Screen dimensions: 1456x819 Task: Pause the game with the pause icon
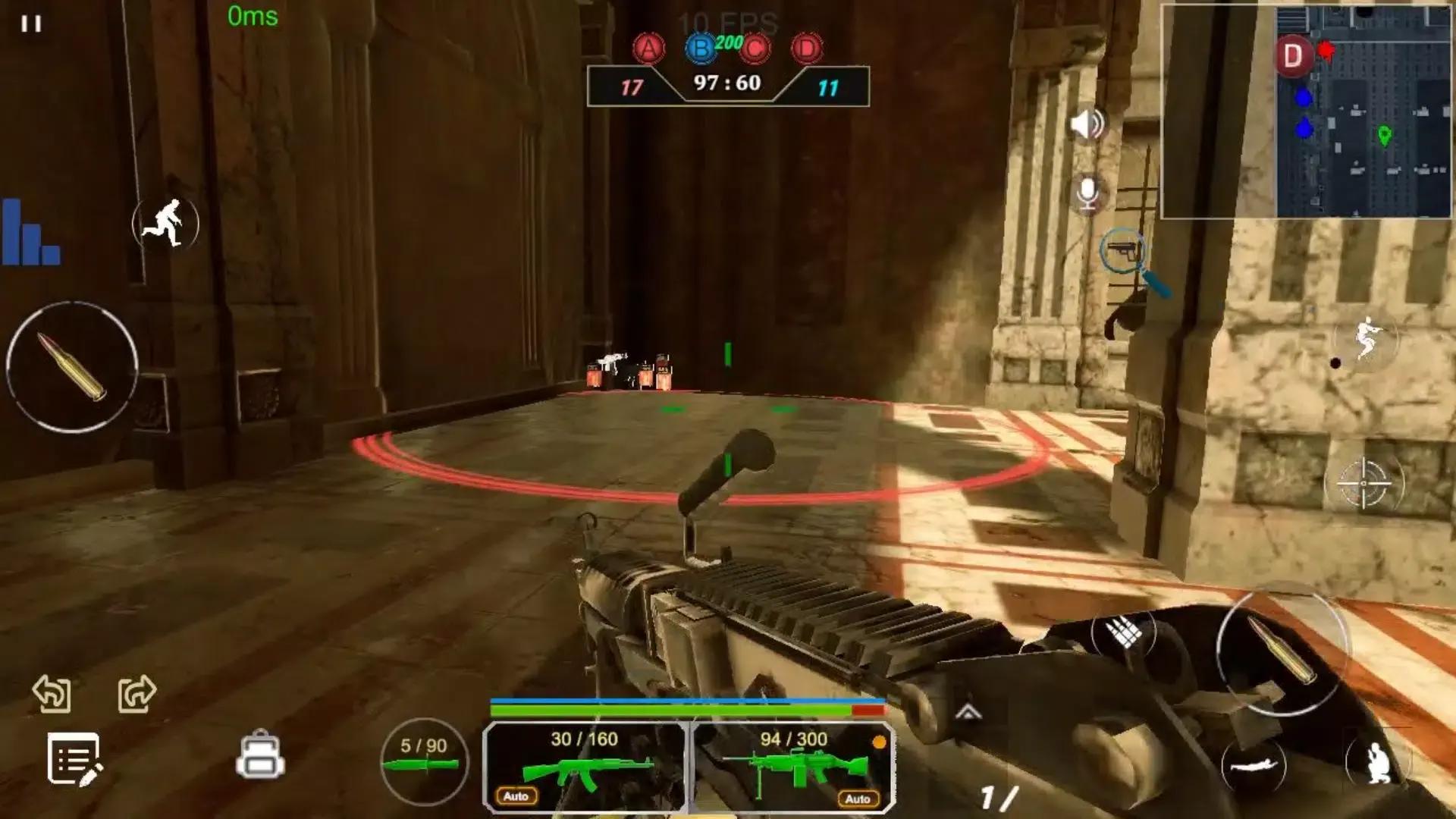coord(31,24)
